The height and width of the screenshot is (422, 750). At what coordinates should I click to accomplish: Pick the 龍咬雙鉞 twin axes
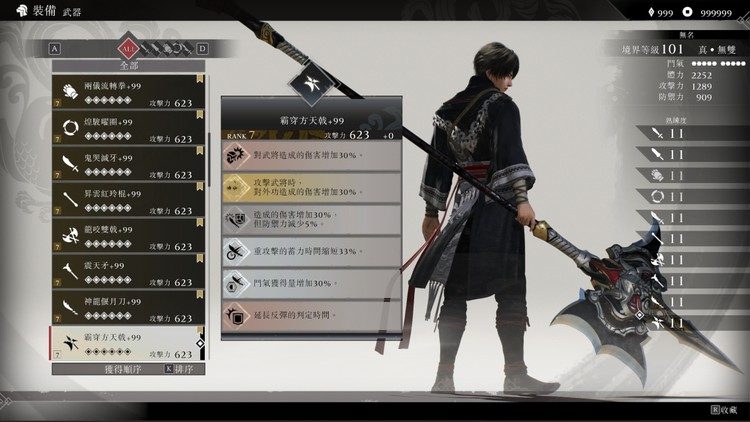(128, 238)
